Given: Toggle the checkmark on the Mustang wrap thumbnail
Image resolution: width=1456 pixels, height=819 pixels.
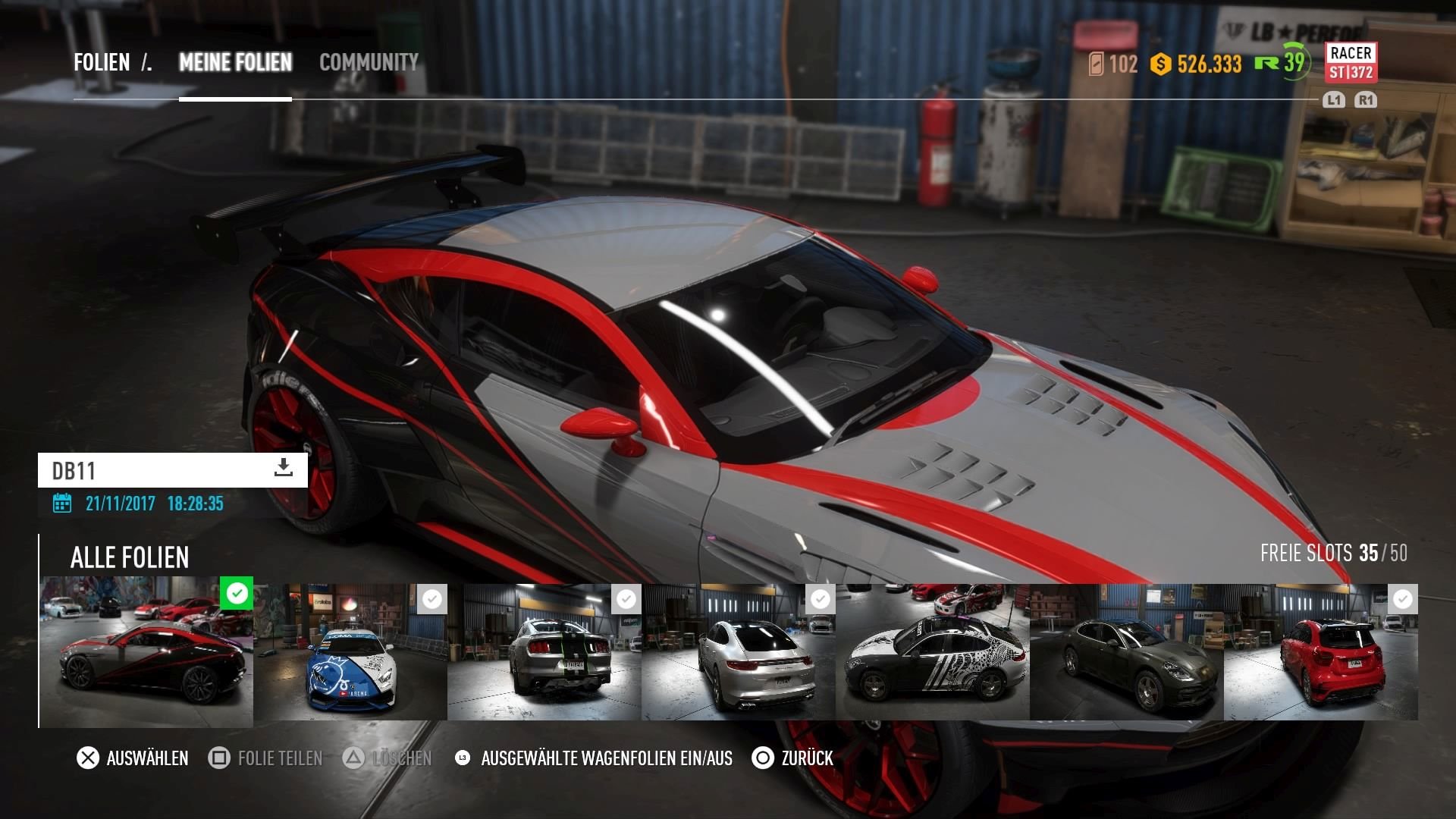Looking at the screenshot, I should coord(626,598).
